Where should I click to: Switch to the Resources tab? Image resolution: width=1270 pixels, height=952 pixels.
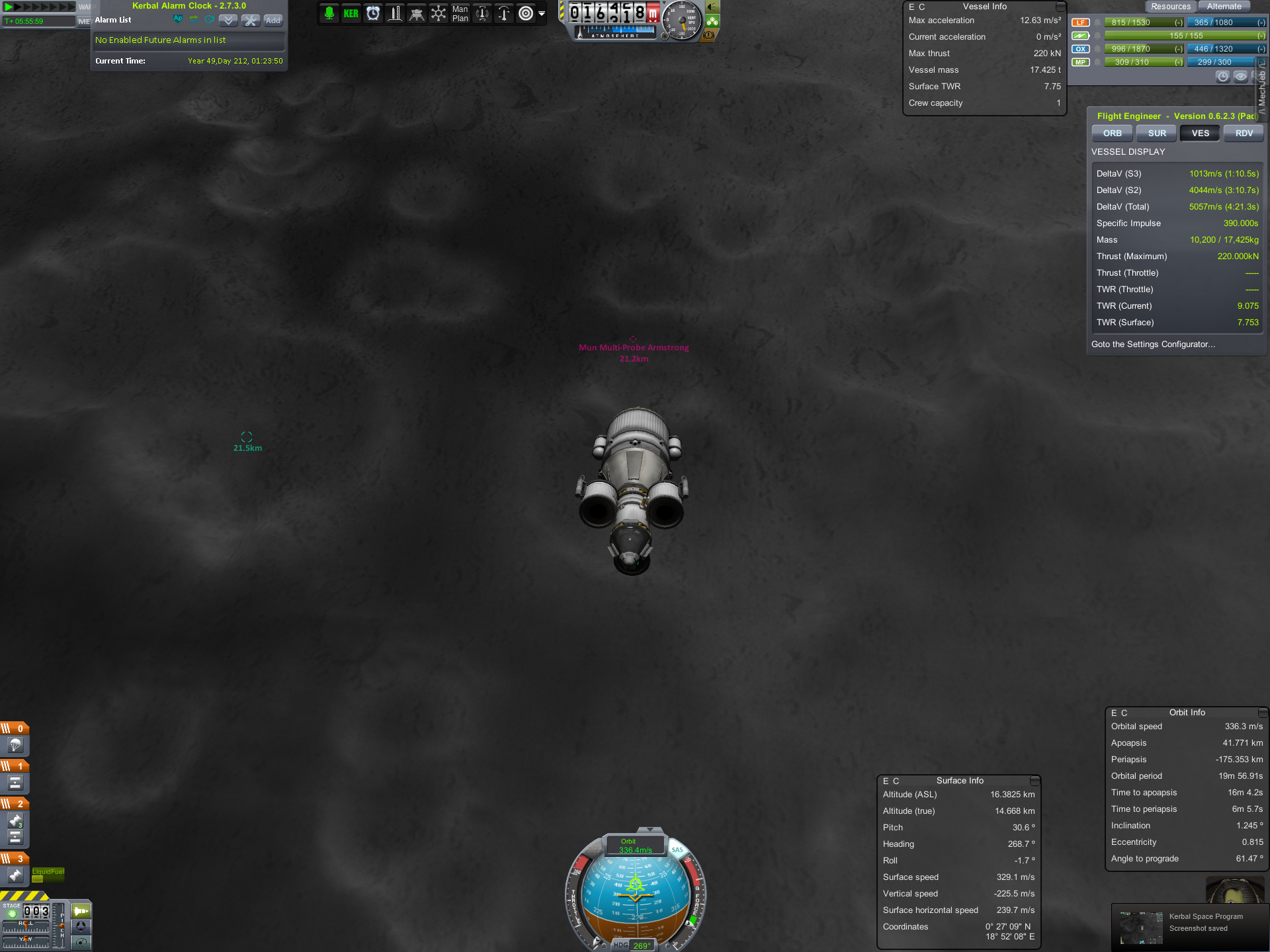[x=1170, y=7]
